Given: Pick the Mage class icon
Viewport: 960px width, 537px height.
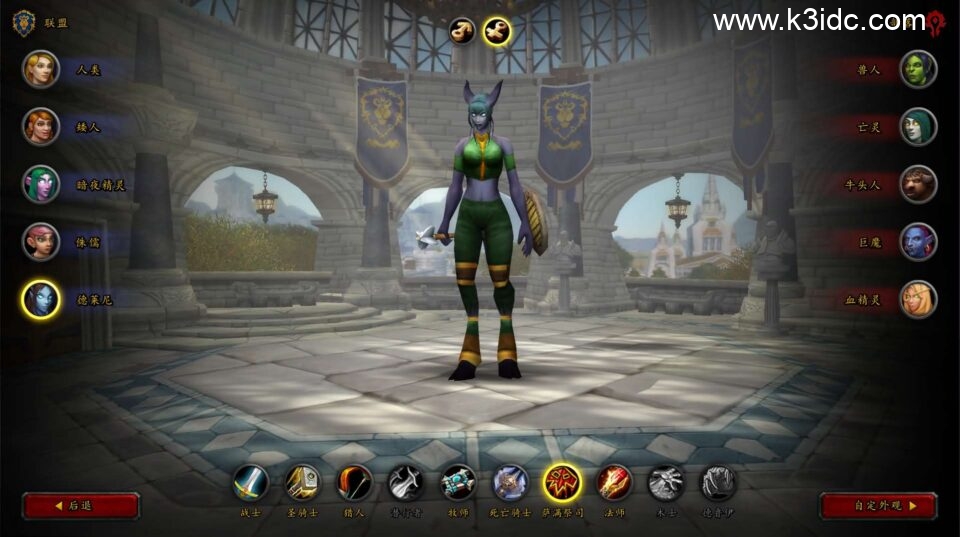Looking at the screenshot, I should 614,483.
